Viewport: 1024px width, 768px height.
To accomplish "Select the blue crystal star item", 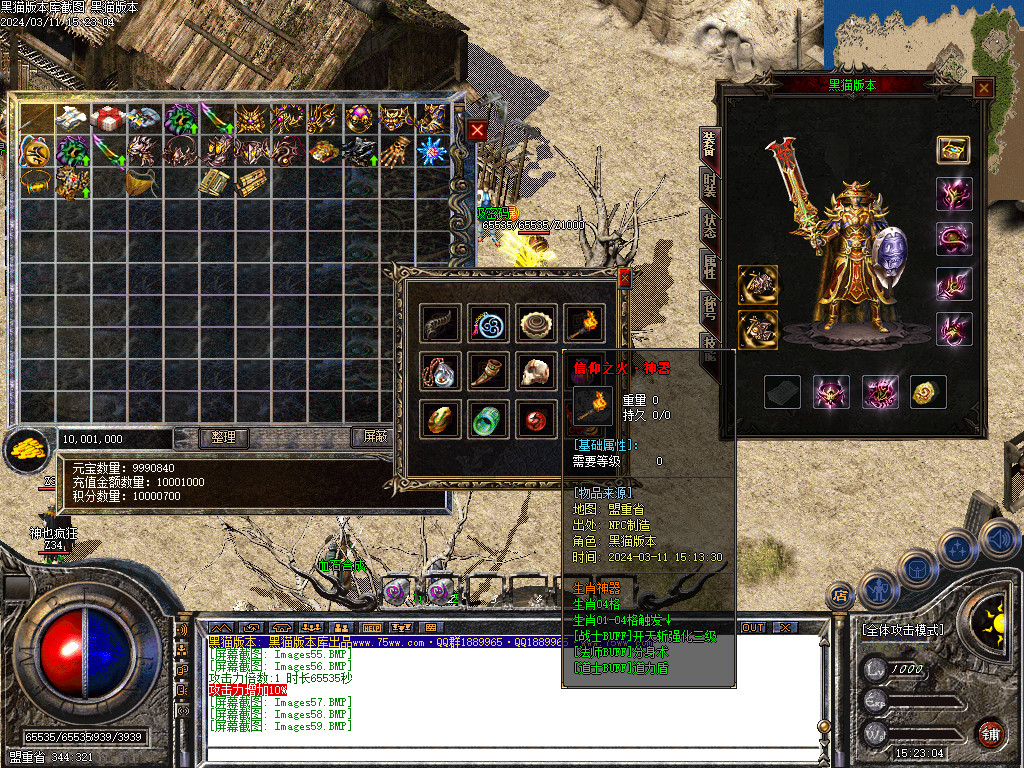I will click(x=431, y=151).
